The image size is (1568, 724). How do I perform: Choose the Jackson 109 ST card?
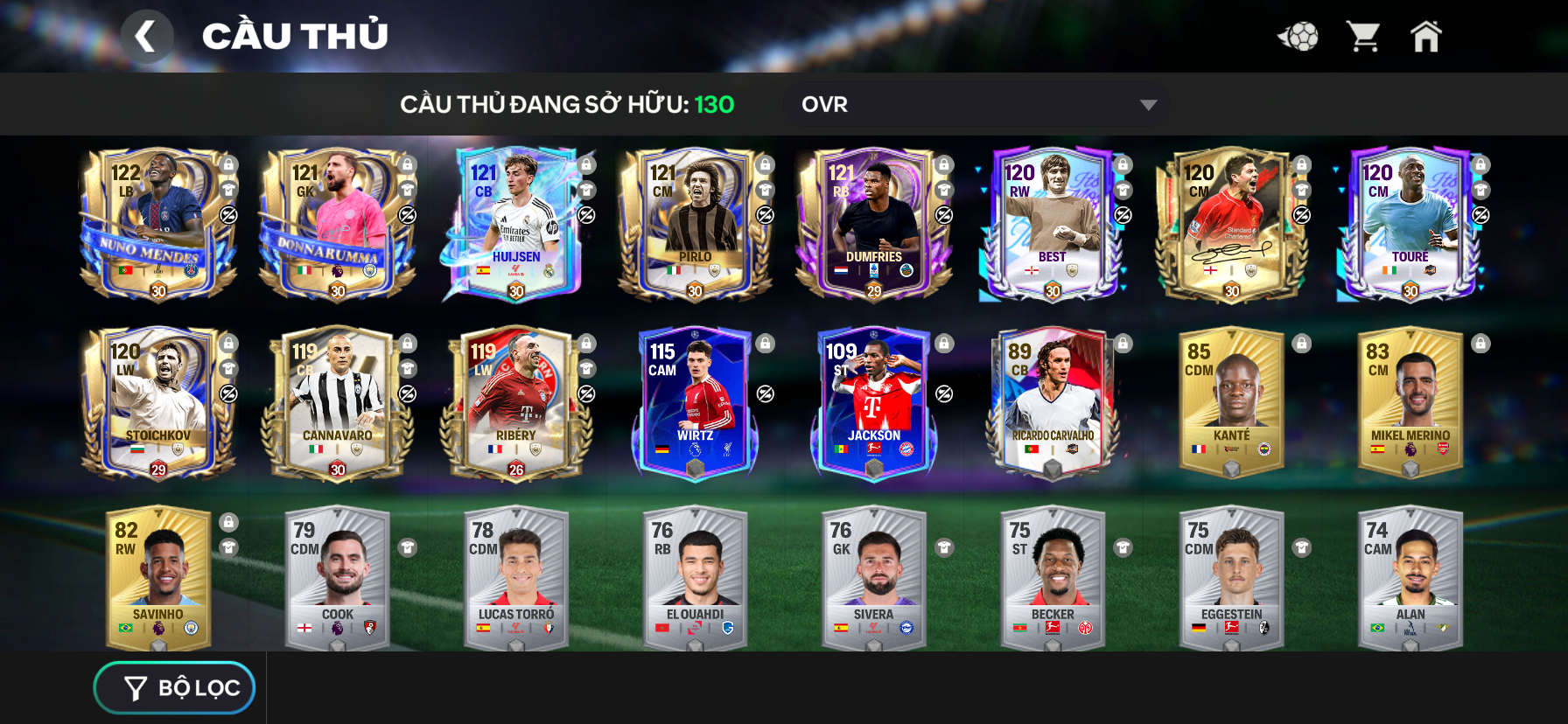(873, 404)
